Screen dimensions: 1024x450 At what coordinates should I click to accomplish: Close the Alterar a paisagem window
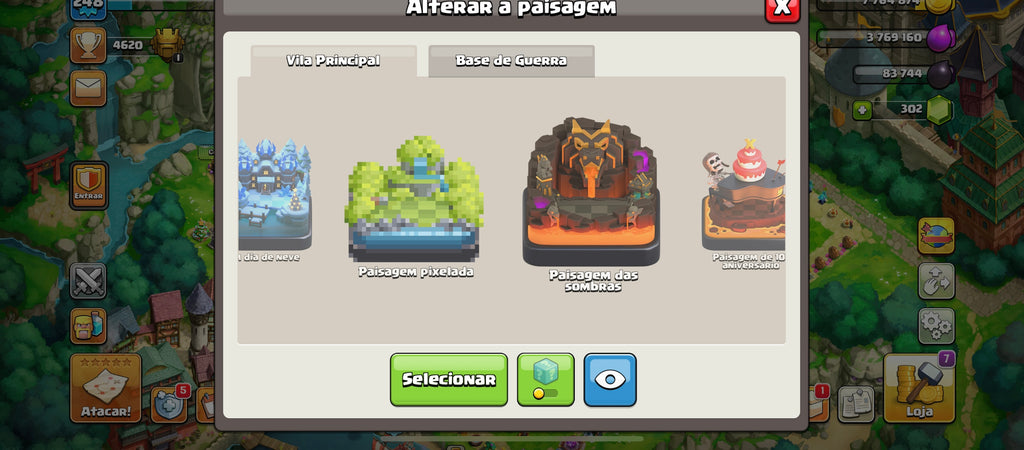(782, 8)
